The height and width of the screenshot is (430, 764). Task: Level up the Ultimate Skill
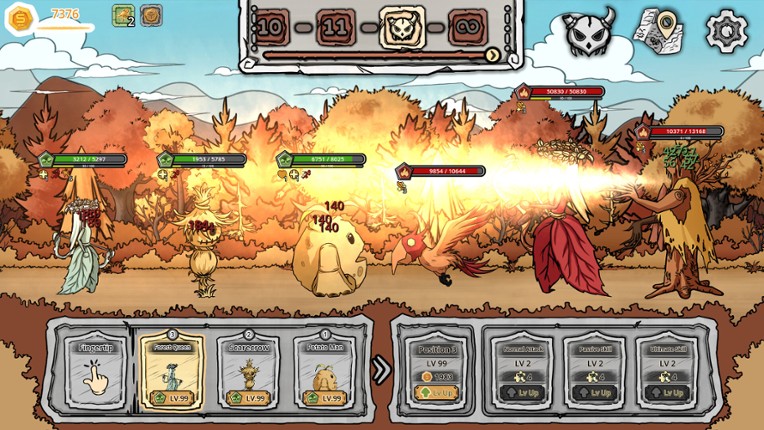pos(667,393)
